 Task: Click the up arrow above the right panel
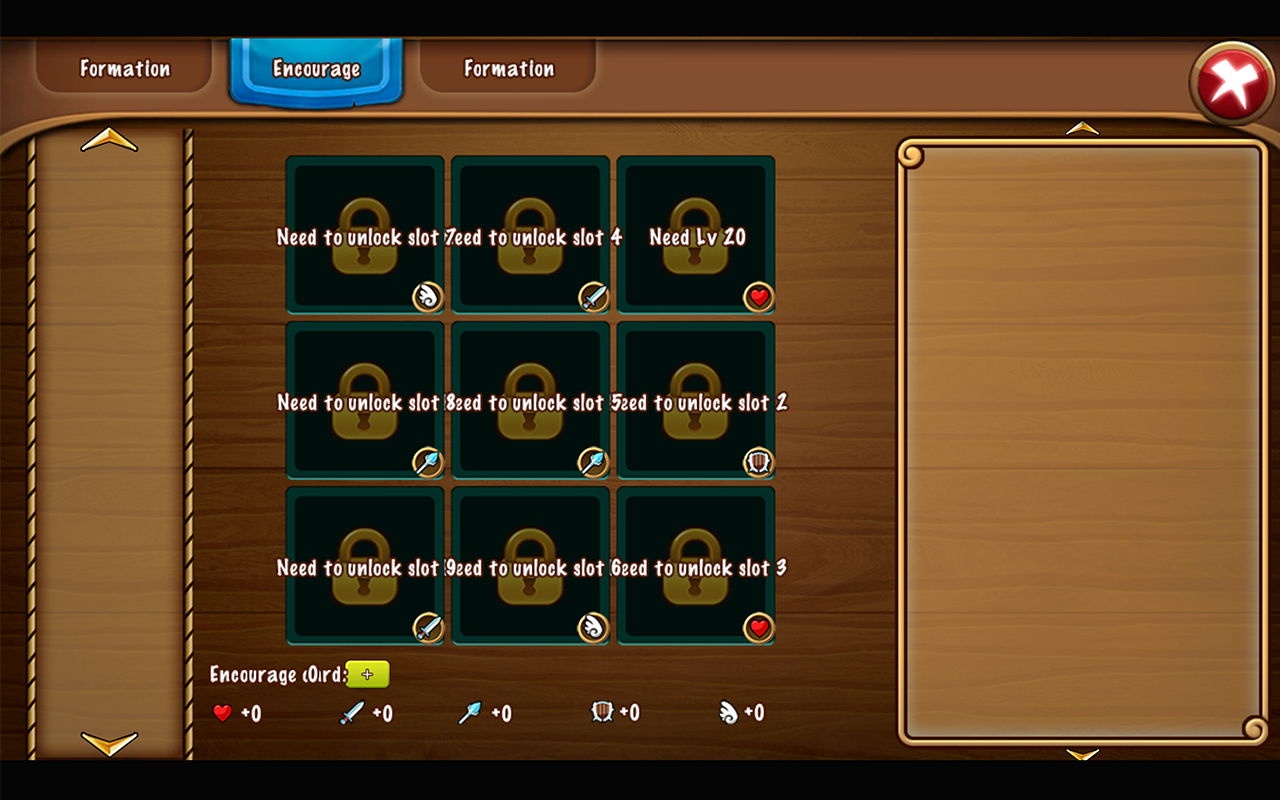pyautogui.click(x=1083, y=127)
